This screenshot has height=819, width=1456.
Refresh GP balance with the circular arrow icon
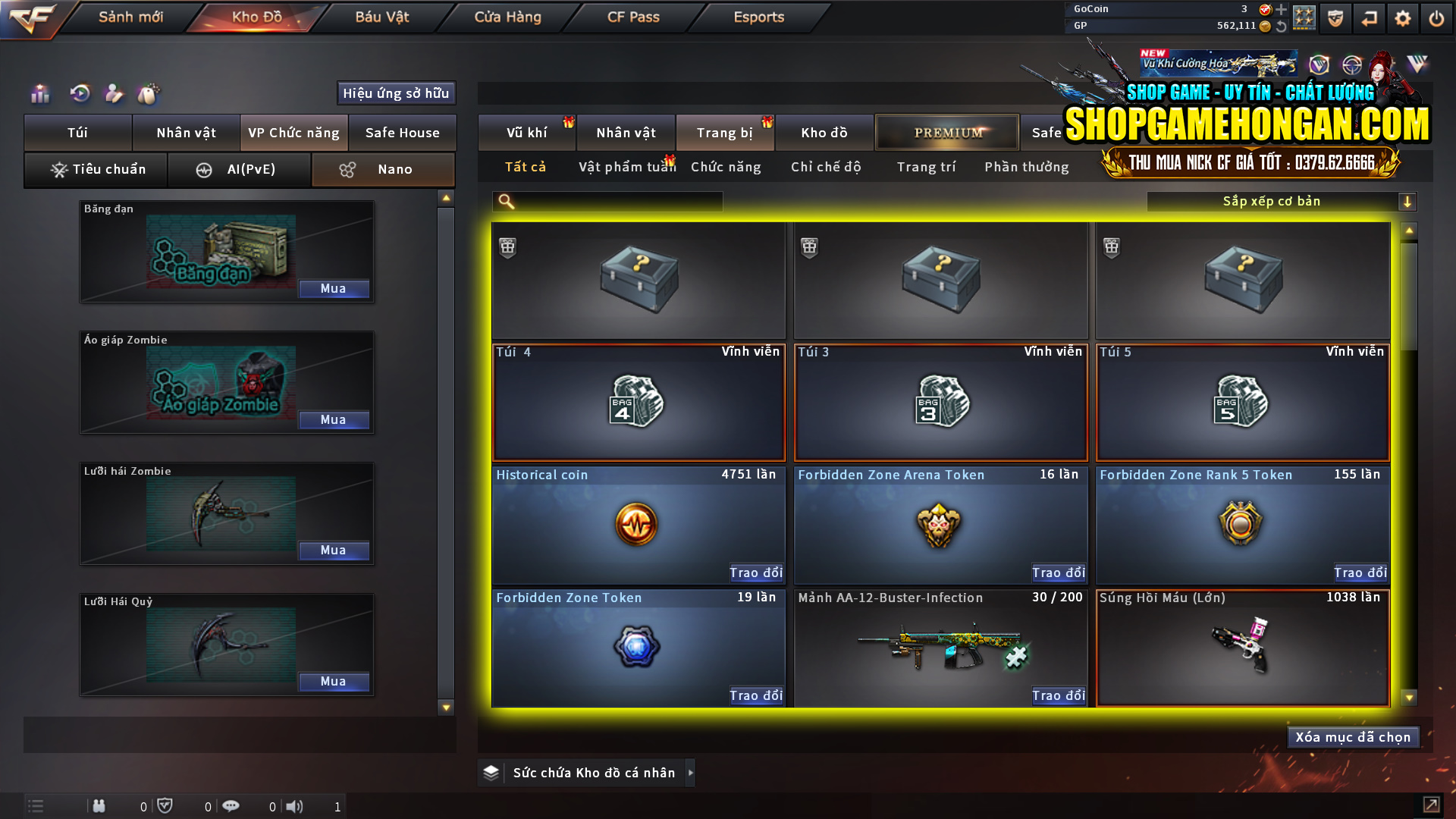(x=1280, y=26)
